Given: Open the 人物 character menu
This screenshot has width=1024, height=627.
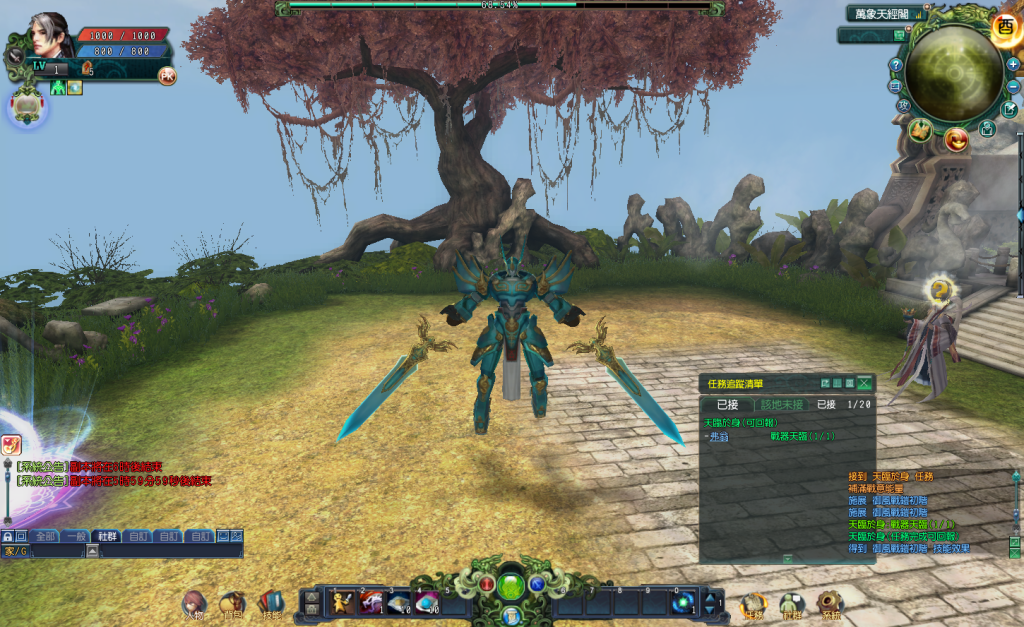Looking at the screenshot, I should [193, 603].
